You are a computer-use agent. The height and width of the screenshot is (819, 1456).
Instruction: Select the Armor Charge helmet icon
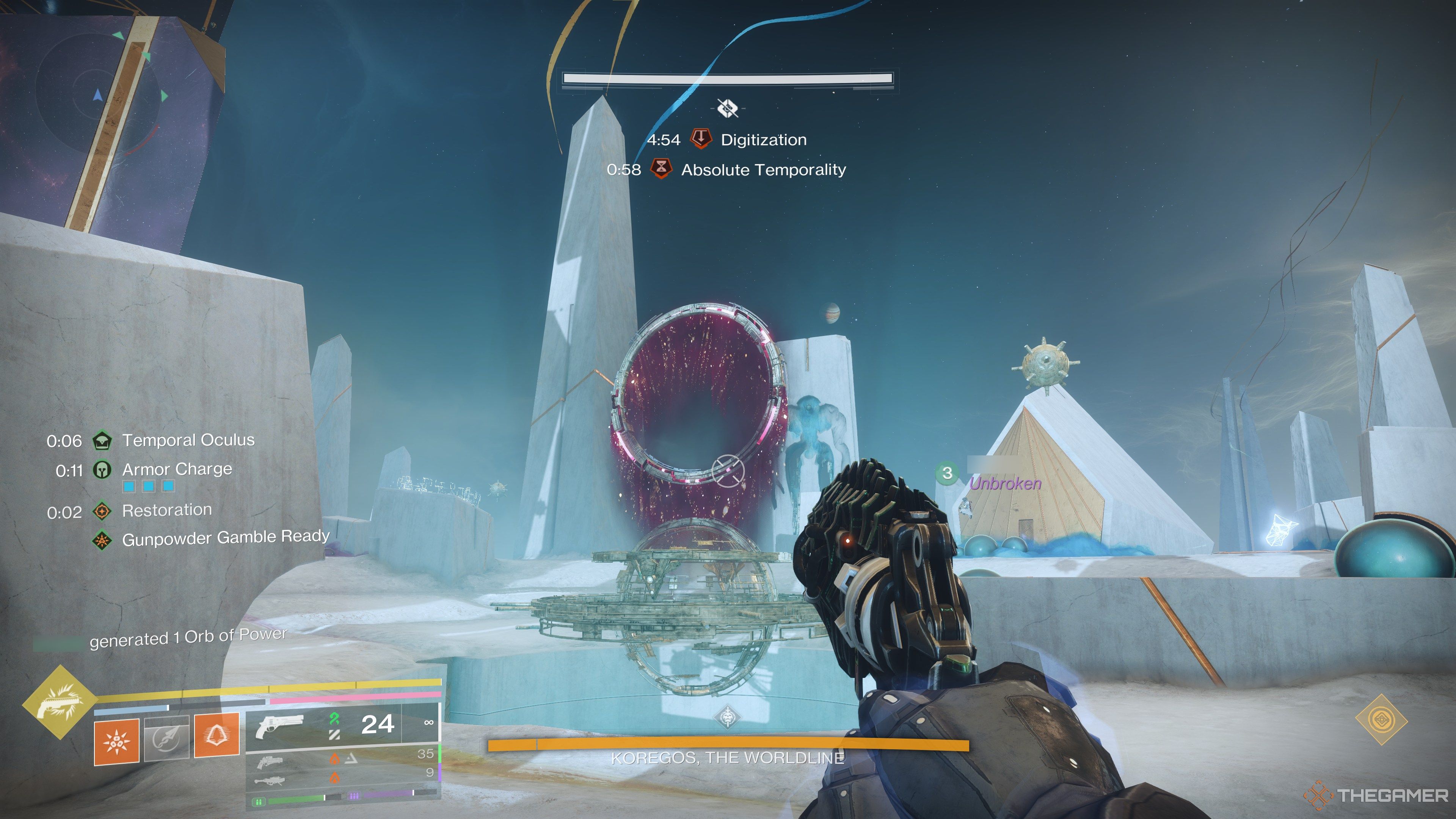102,470
